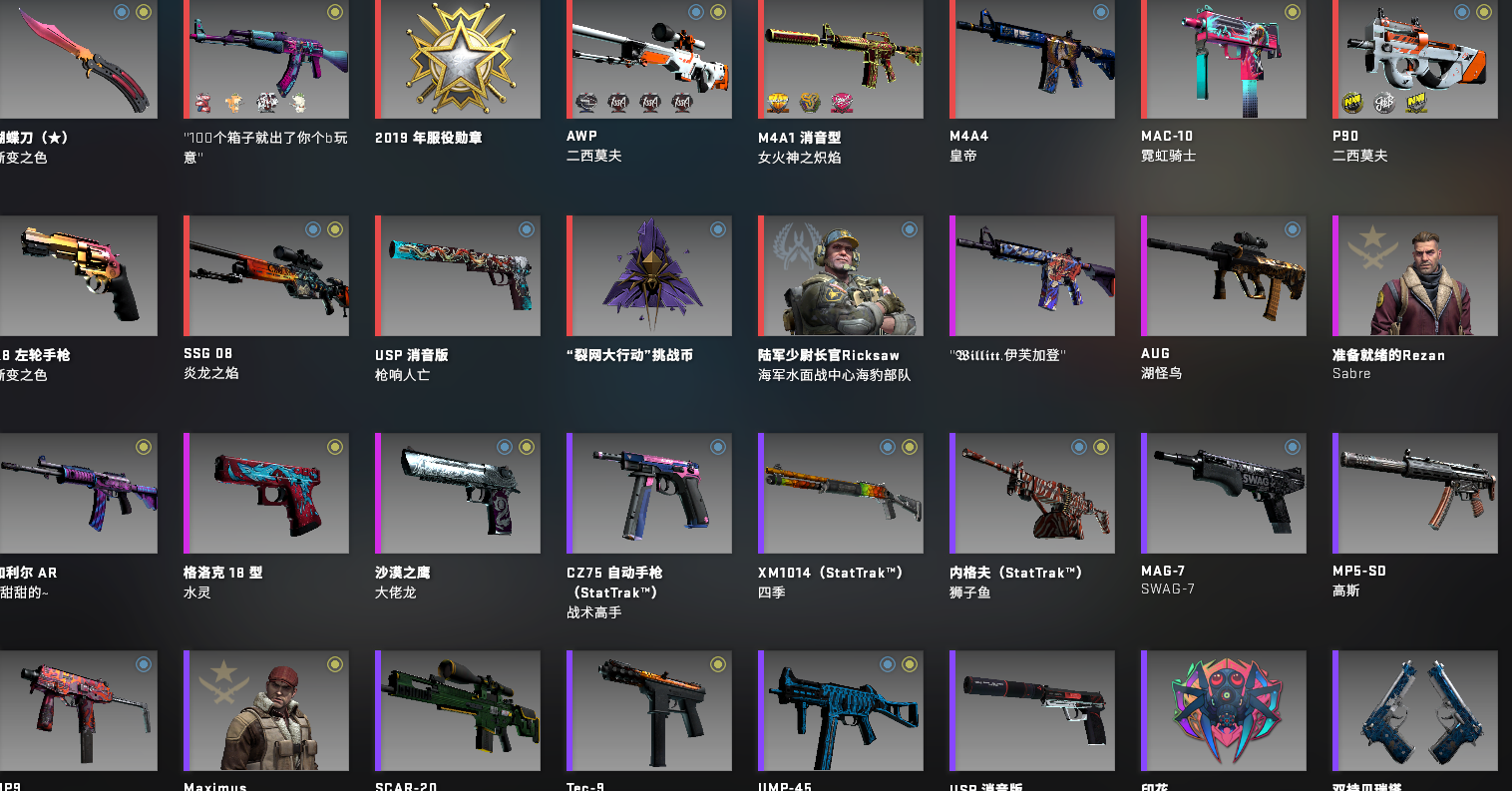Select the "裂网大行动"挑战币 challenge coin

(648, 276)
